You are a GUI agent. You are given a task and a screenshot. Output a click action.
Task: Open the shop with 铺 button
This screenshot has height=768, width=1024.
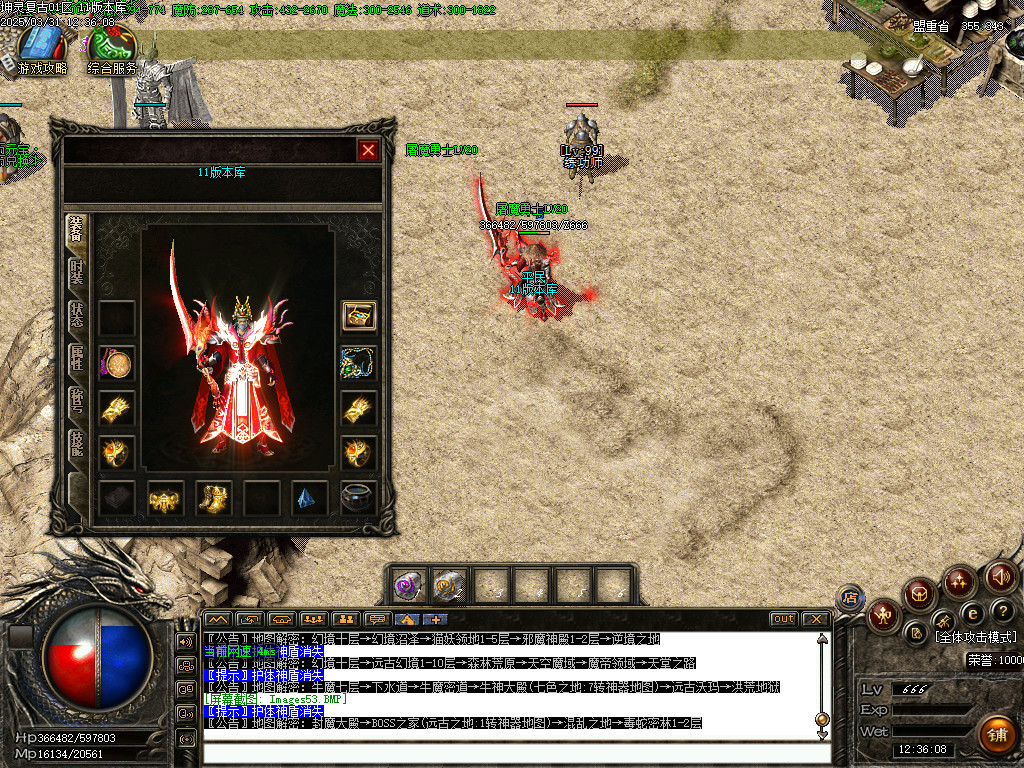[x=995, y=735]
